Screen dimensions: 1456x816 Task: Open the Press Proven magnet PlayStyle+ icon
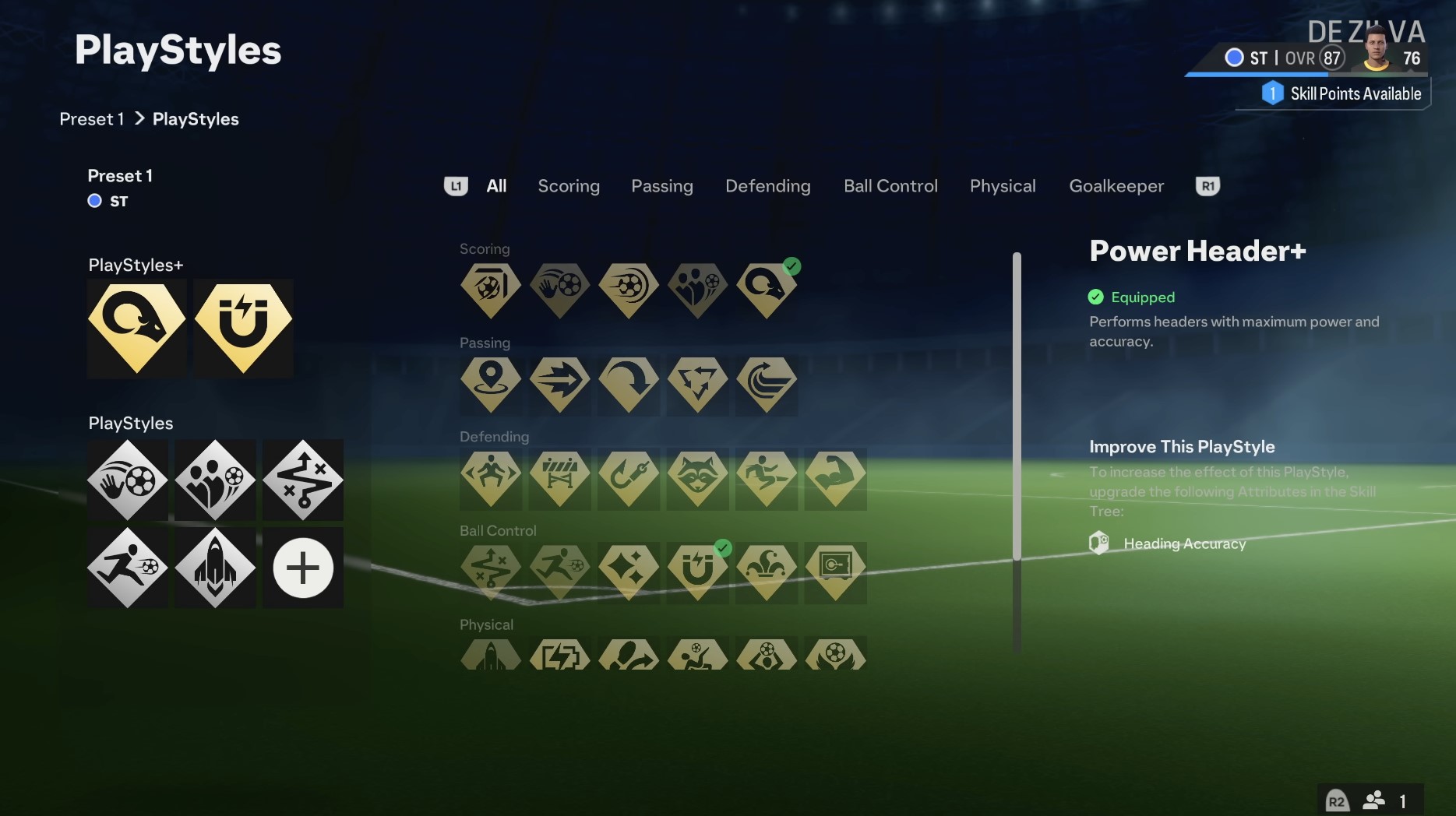click(243, 328)
